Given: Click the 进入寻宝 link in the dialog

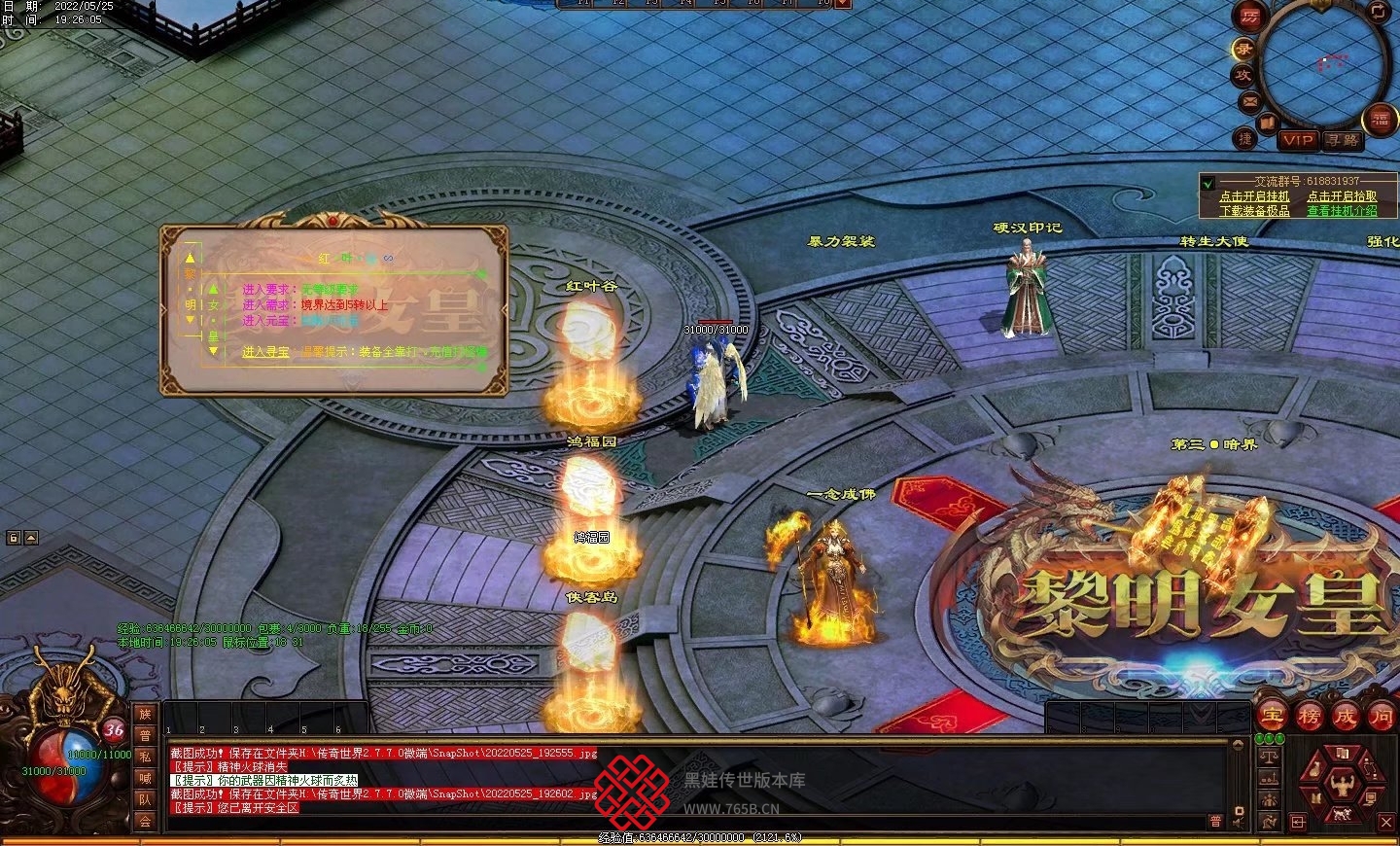Looking at the screenshot, I should pos(264,352).
